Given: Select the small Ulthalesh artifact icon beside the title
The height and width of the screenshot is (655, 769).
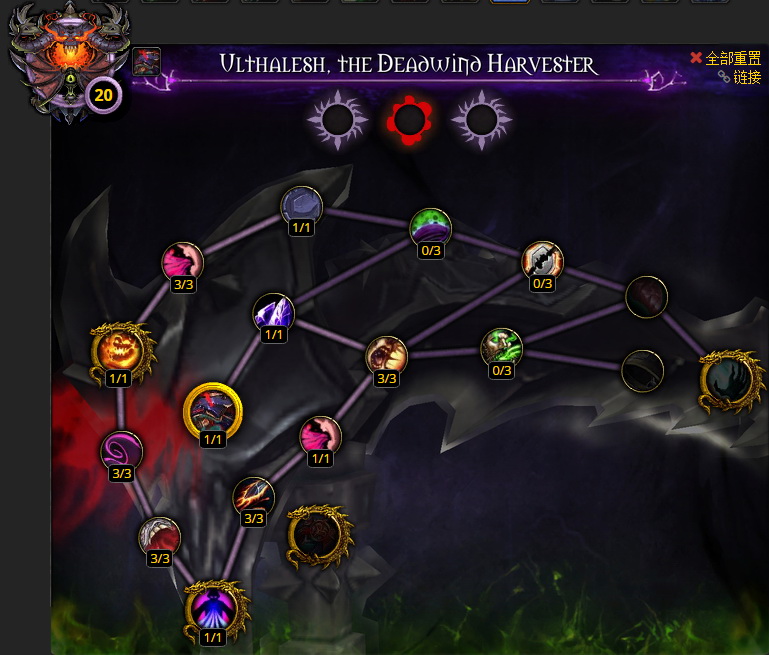Looking at the screenshot, I should [x=146, y=62].
